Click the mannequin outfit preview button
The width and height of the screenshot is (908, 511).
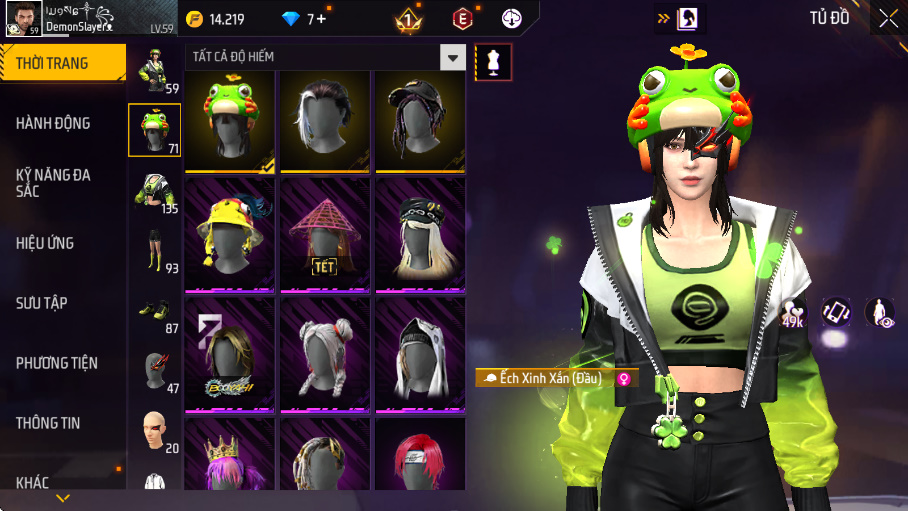pyautogui.click(x=493, y=62)
